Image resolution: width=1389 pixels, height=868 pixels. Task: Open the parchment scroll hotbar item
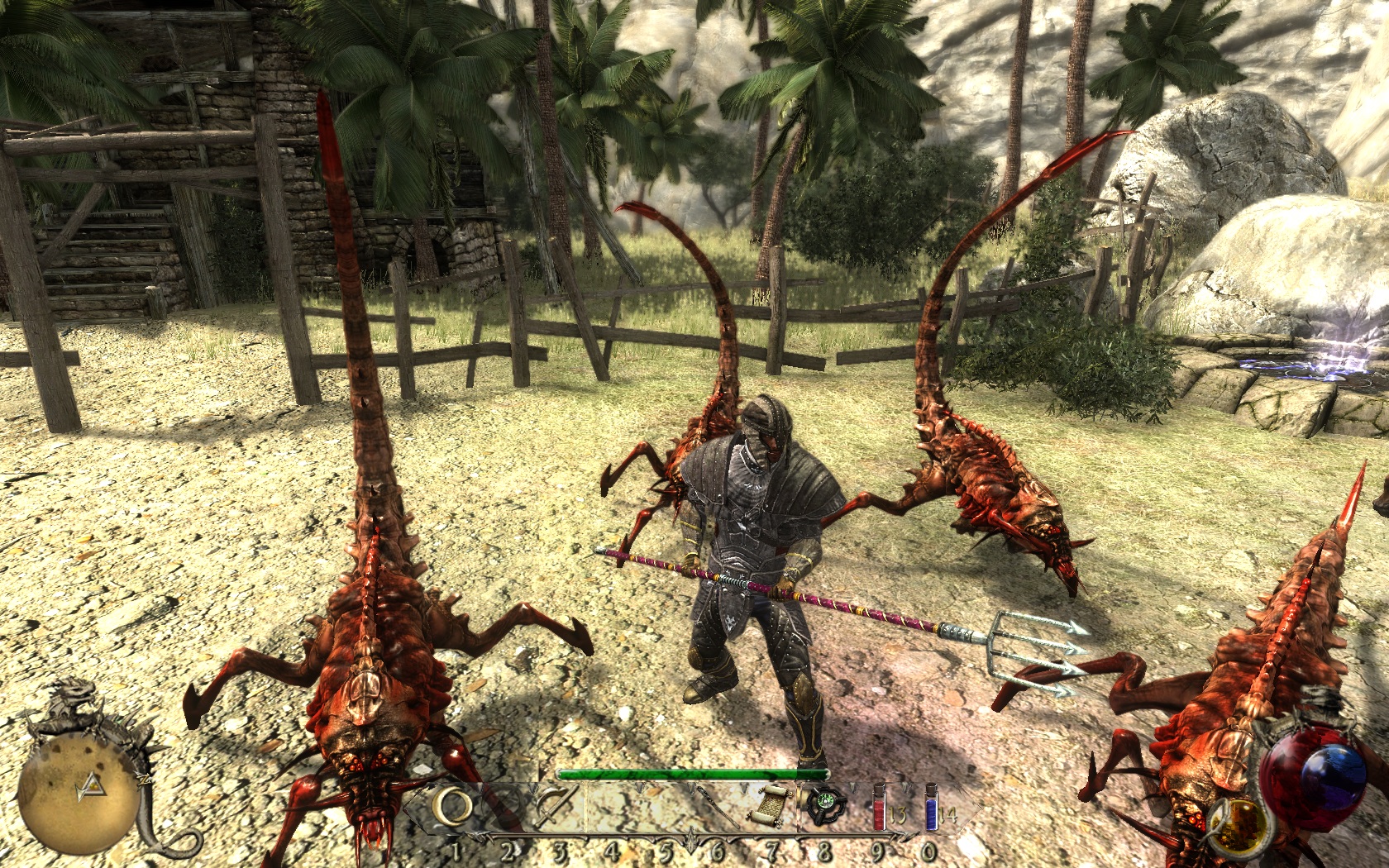(770, 806)
